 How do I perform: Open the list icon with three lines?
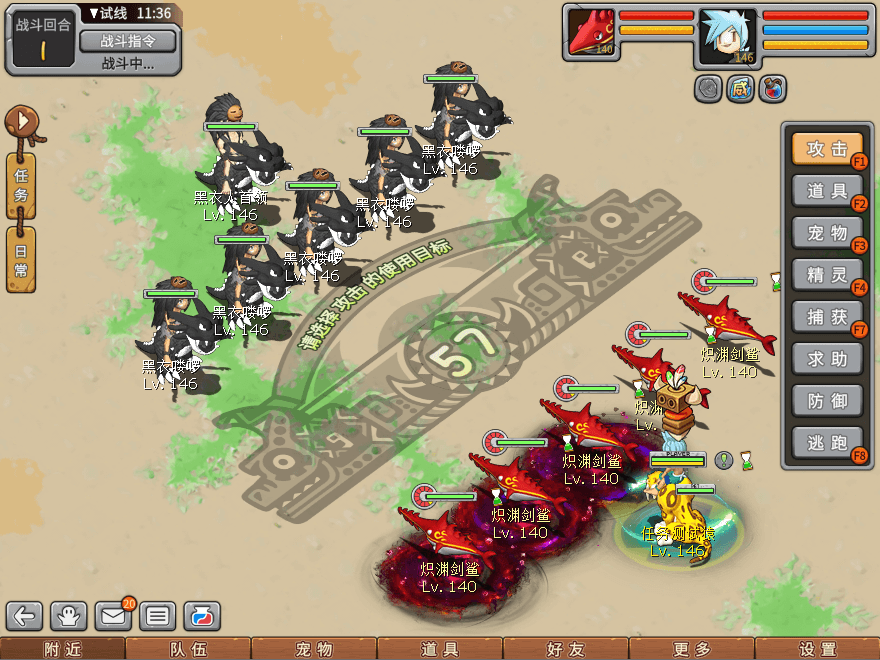(x=157, y=616)
